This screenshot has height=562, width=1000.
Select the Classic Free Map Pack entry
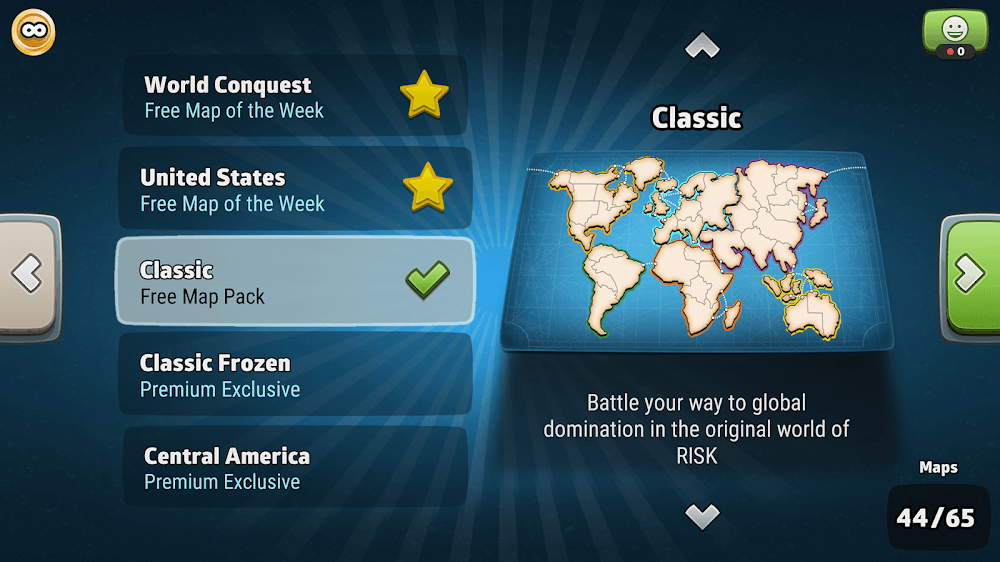point(295,281)
